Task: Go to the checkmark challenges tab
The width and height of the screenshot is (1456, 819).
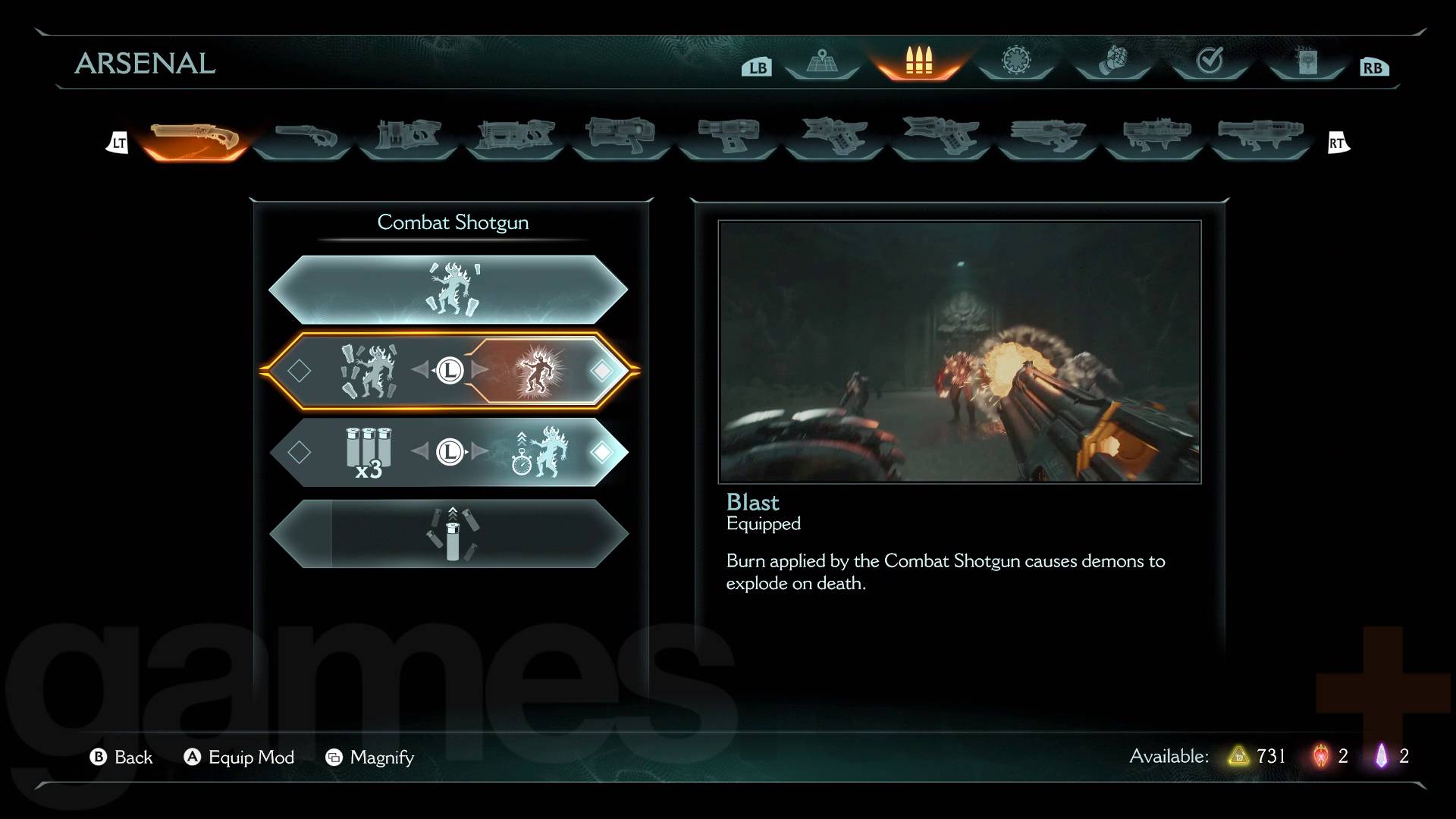Action: click(x=1210, y=62)
